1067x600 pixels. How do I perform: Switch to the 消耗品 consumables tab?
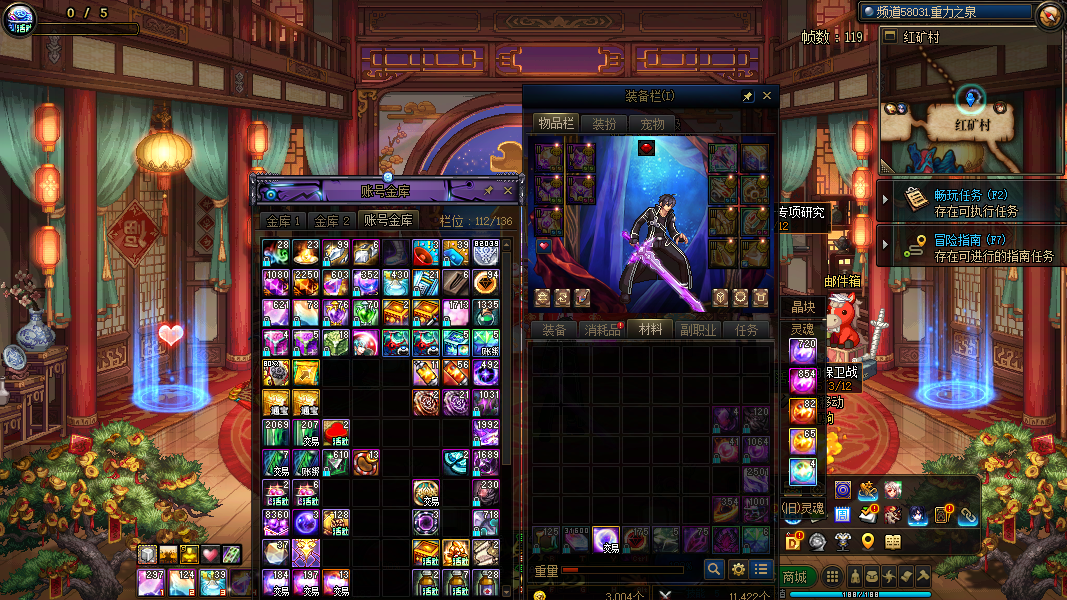(603, 329)
